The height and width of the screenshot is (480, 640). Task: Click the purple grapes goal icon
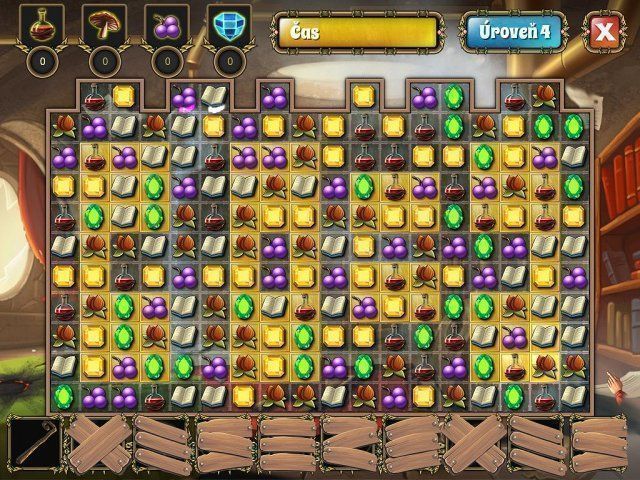(x=167, y=25)
